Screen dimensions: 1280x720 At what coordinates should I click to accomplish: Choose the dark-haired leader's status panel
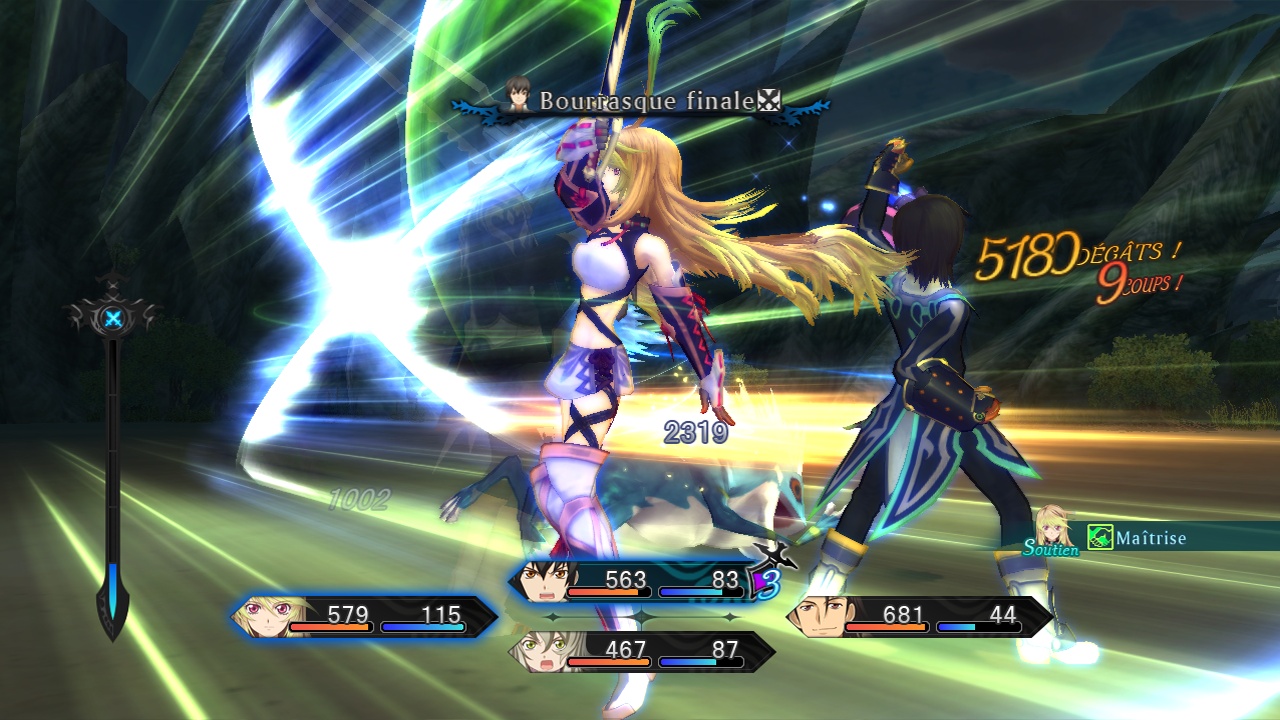click(640, 582)
